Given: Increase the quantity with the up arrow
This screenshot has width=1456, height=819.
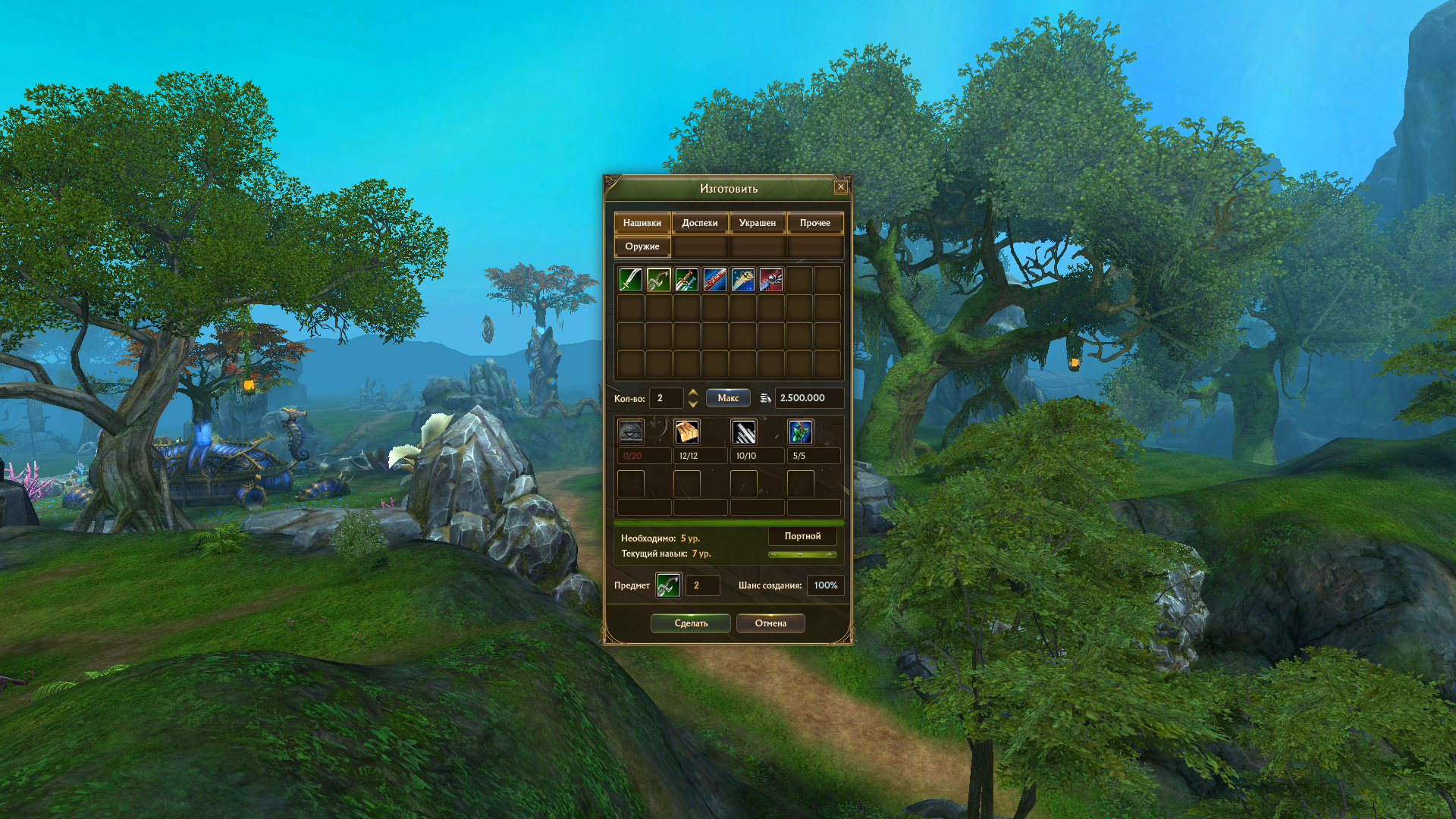Looking at the screenshot, I should click(692, 392).
